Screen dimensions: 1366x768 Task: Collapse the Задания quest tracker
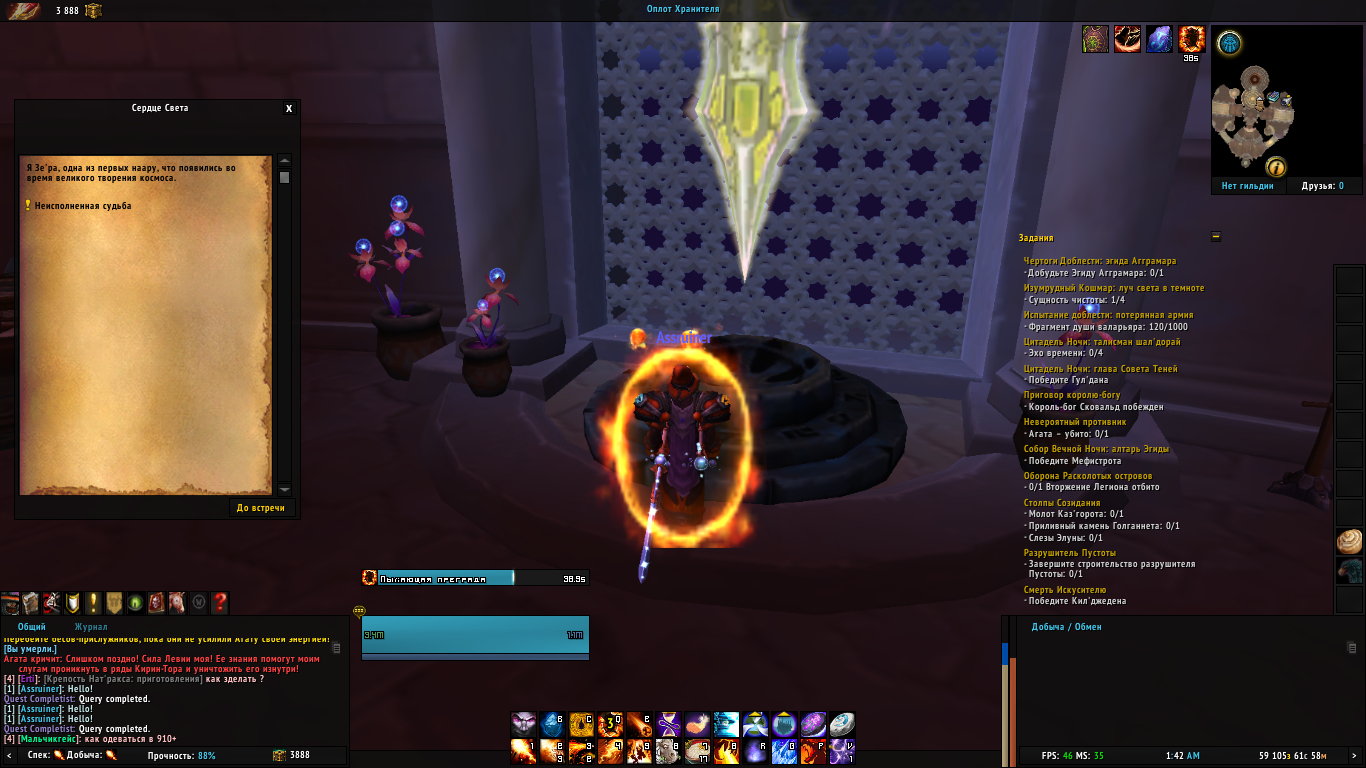point(1215,238)
